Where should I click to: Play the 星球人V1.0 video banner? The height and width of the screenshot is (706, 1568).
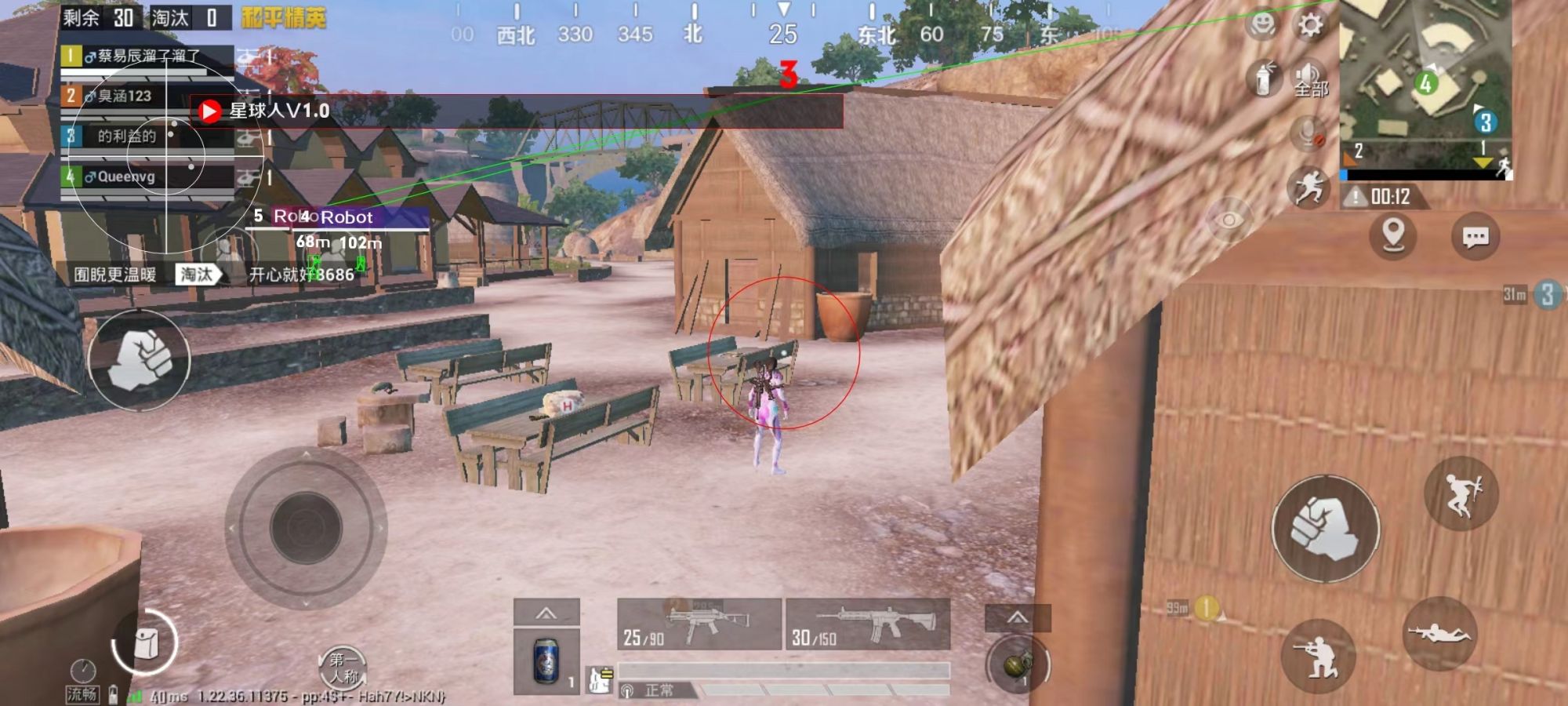pos(208,110)
